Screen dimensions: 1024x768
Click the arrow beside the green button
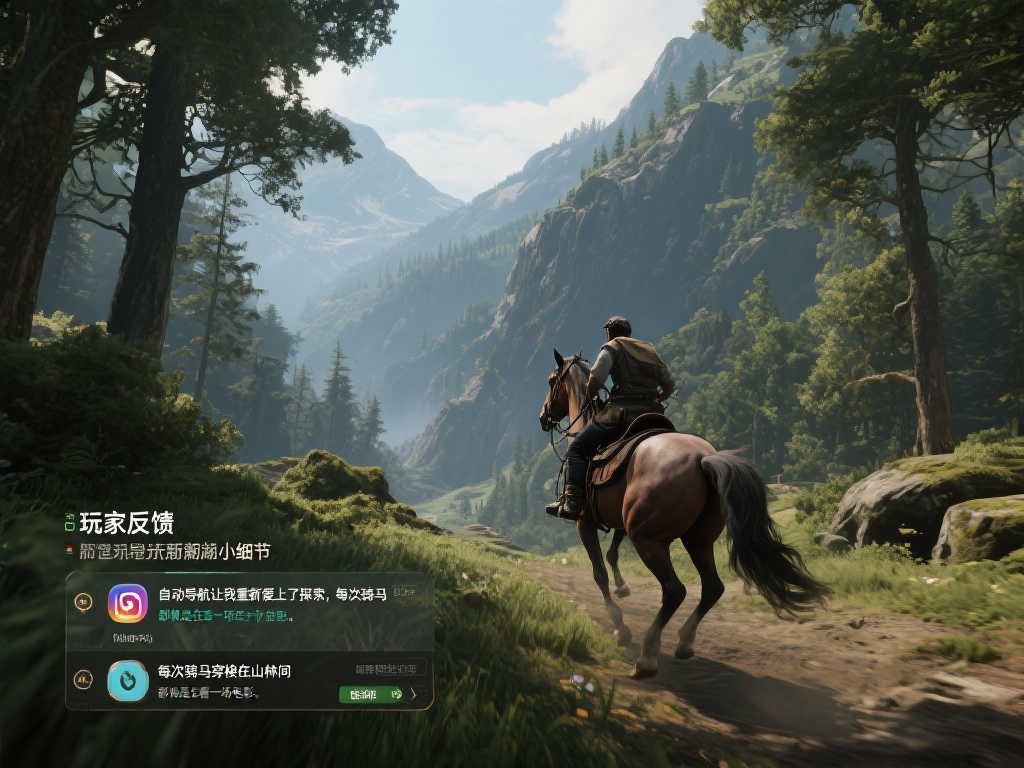414,693
